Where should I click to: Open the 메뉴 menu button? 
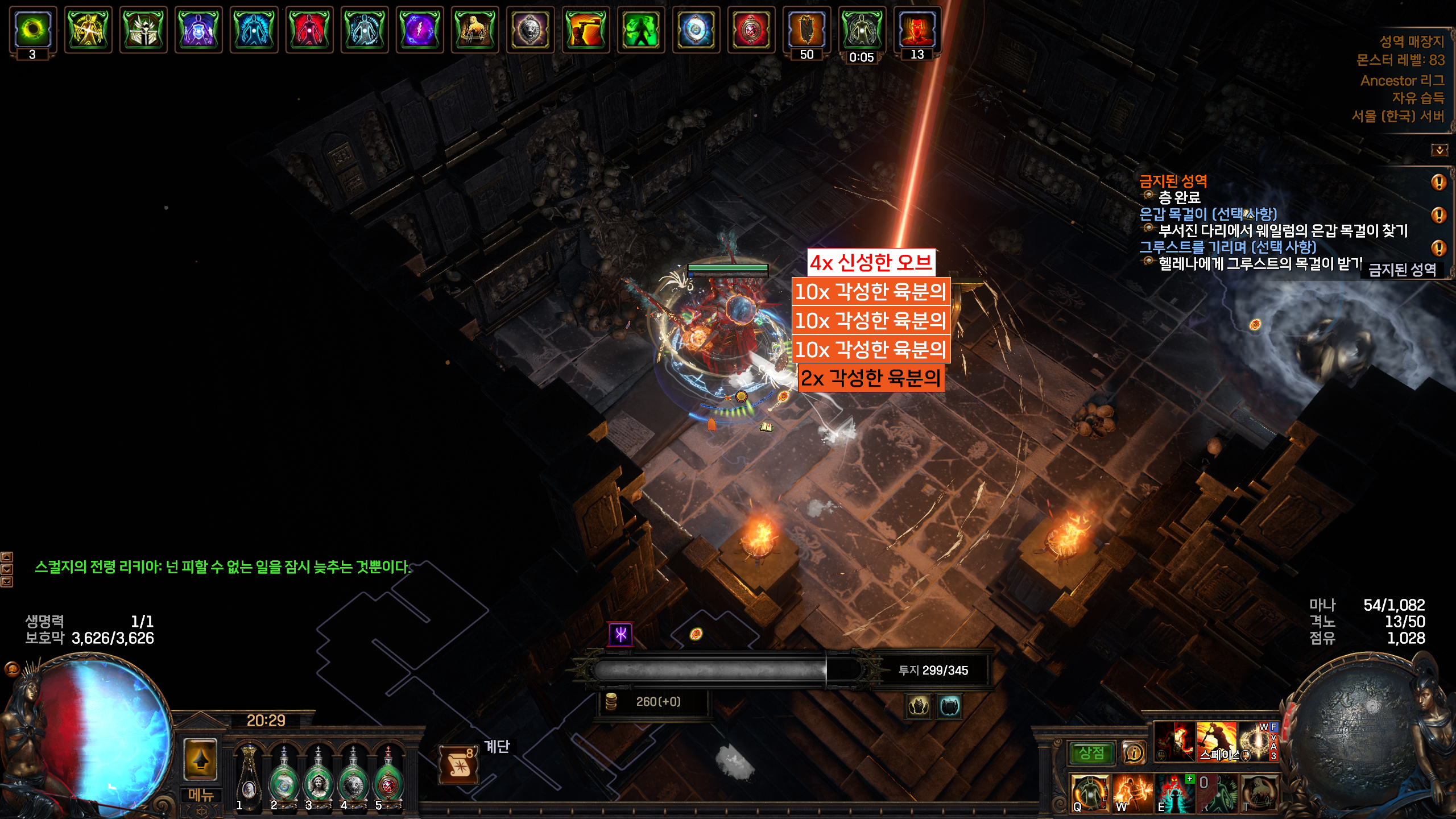(x=200, y=795)
